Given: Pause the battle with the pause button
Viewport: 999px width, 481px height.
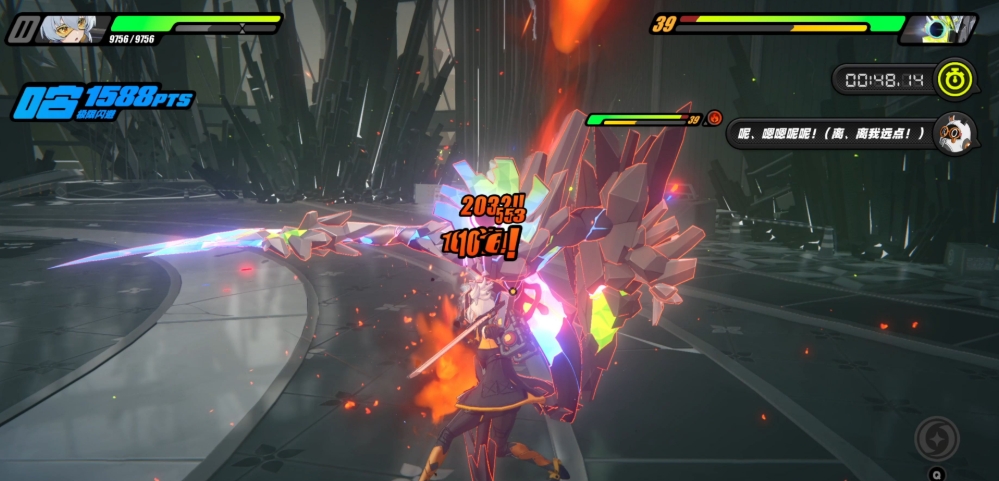Looking at the screenshot, I should [22, 29].
